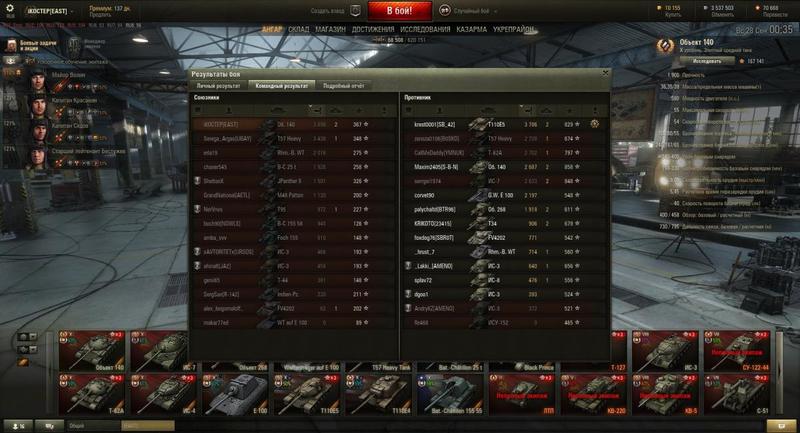
Task: Close the battle results window
Action: point(604,74)
